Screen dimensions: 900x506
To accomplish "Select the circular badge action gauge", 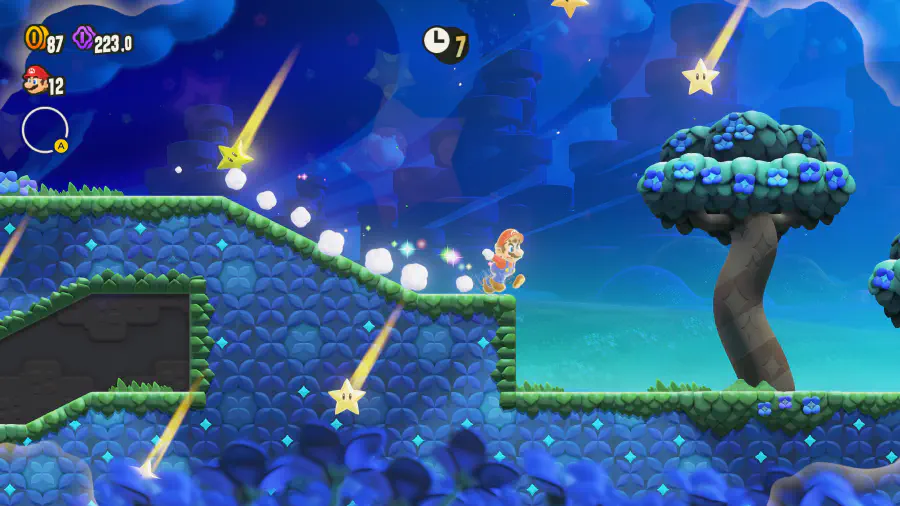I will (45, 130).
